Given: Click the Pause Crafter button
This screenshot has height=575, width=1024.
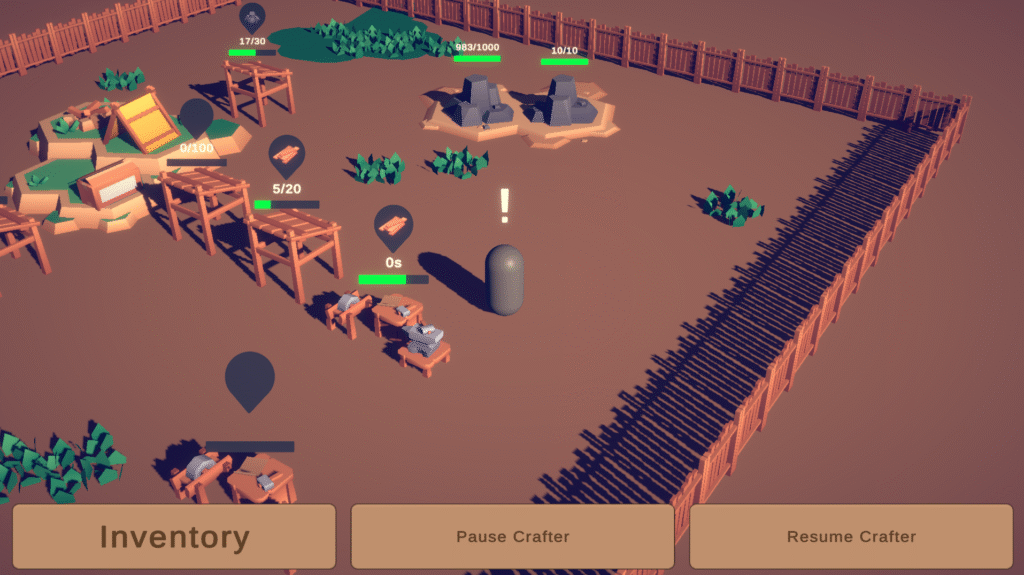Looking at the screenshot, I should point(512,537).
